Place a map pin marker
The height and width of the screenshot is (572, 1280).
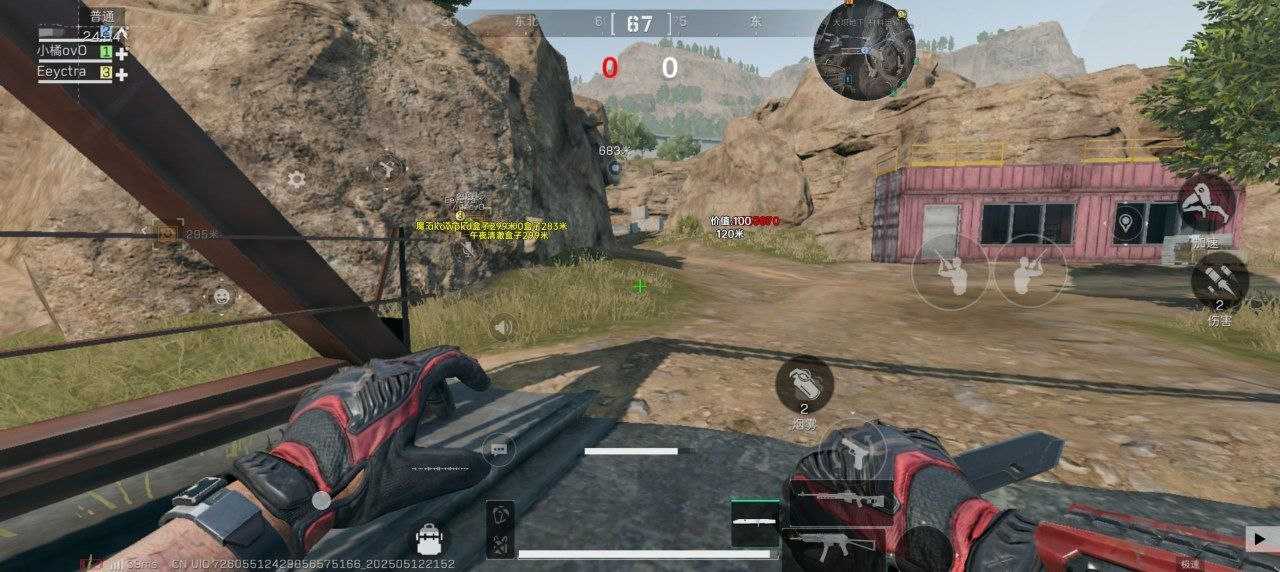pos(1128,221)
